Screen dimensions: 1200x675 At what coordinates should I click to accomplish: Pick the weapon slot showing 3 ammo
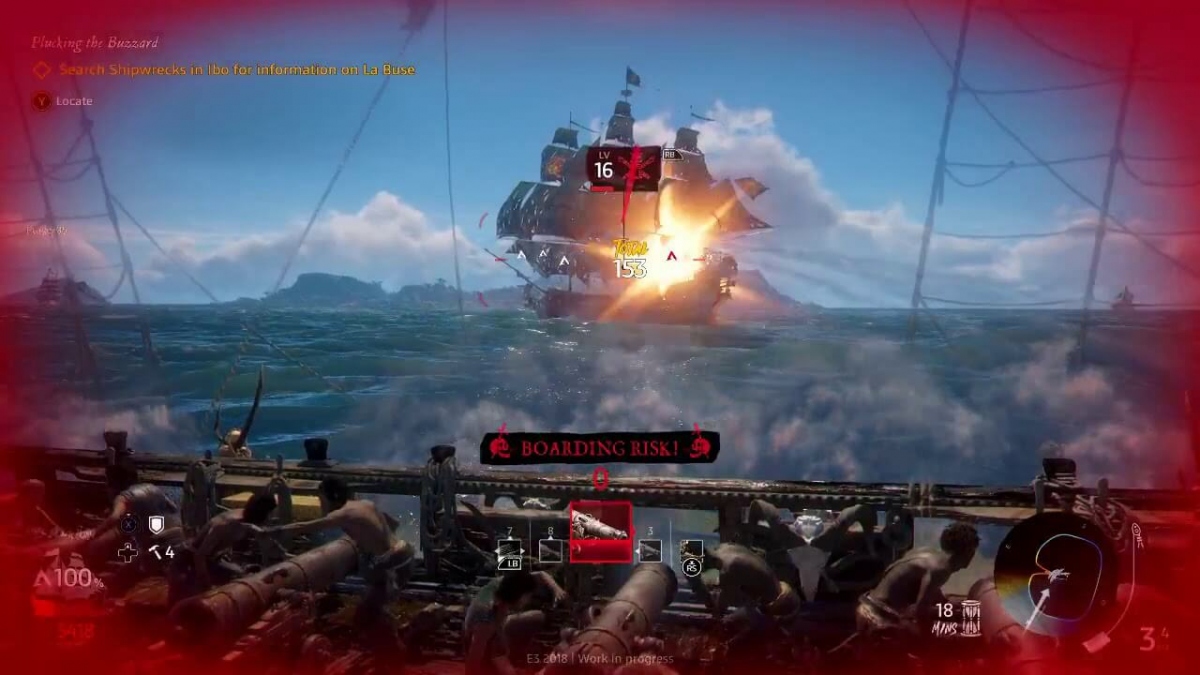click(x=650, y=550)
